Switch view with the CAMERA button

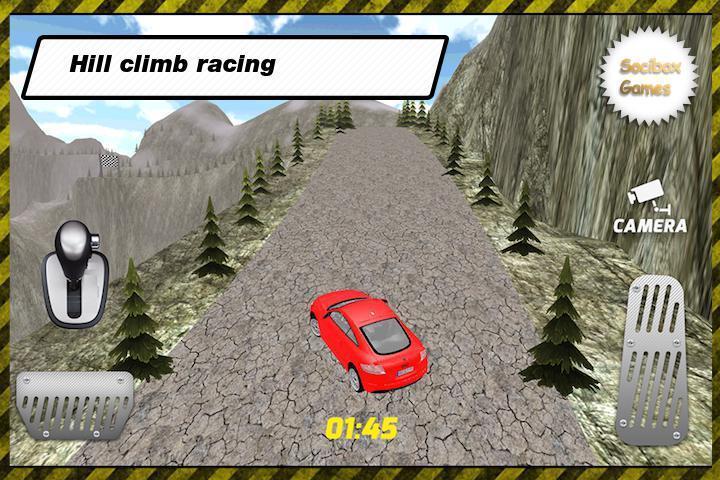[649, 209]
